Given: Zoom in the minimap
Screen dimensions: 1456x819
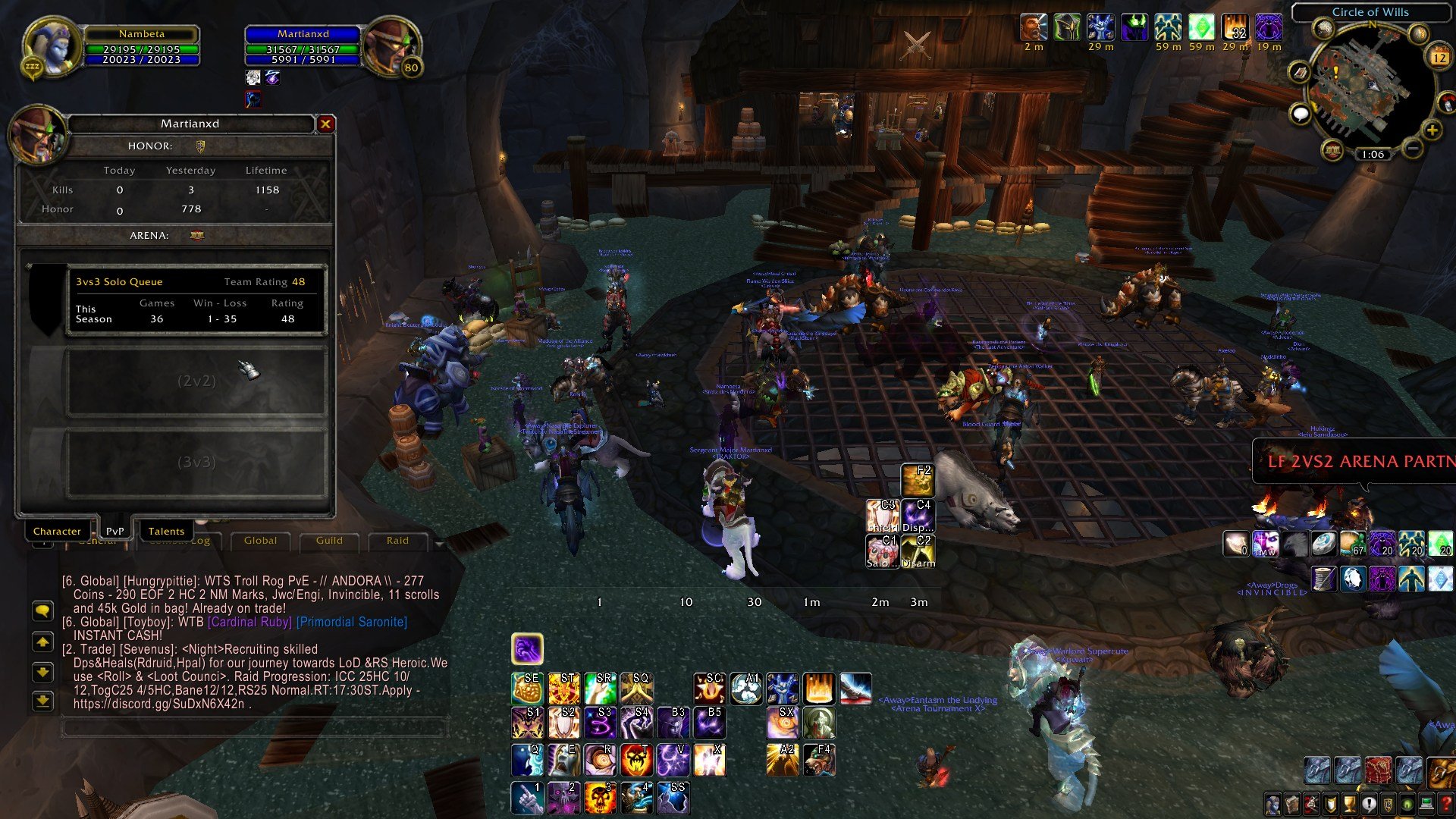Looking at the screenshot, I should [x=1432, y=130].
